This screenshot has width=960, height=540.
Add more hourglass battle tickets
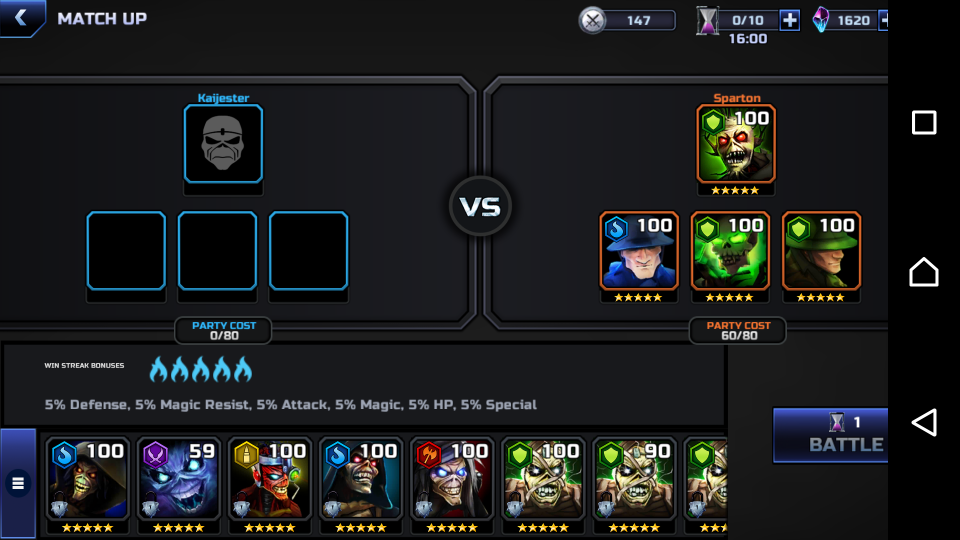click(x=789, y=20)
